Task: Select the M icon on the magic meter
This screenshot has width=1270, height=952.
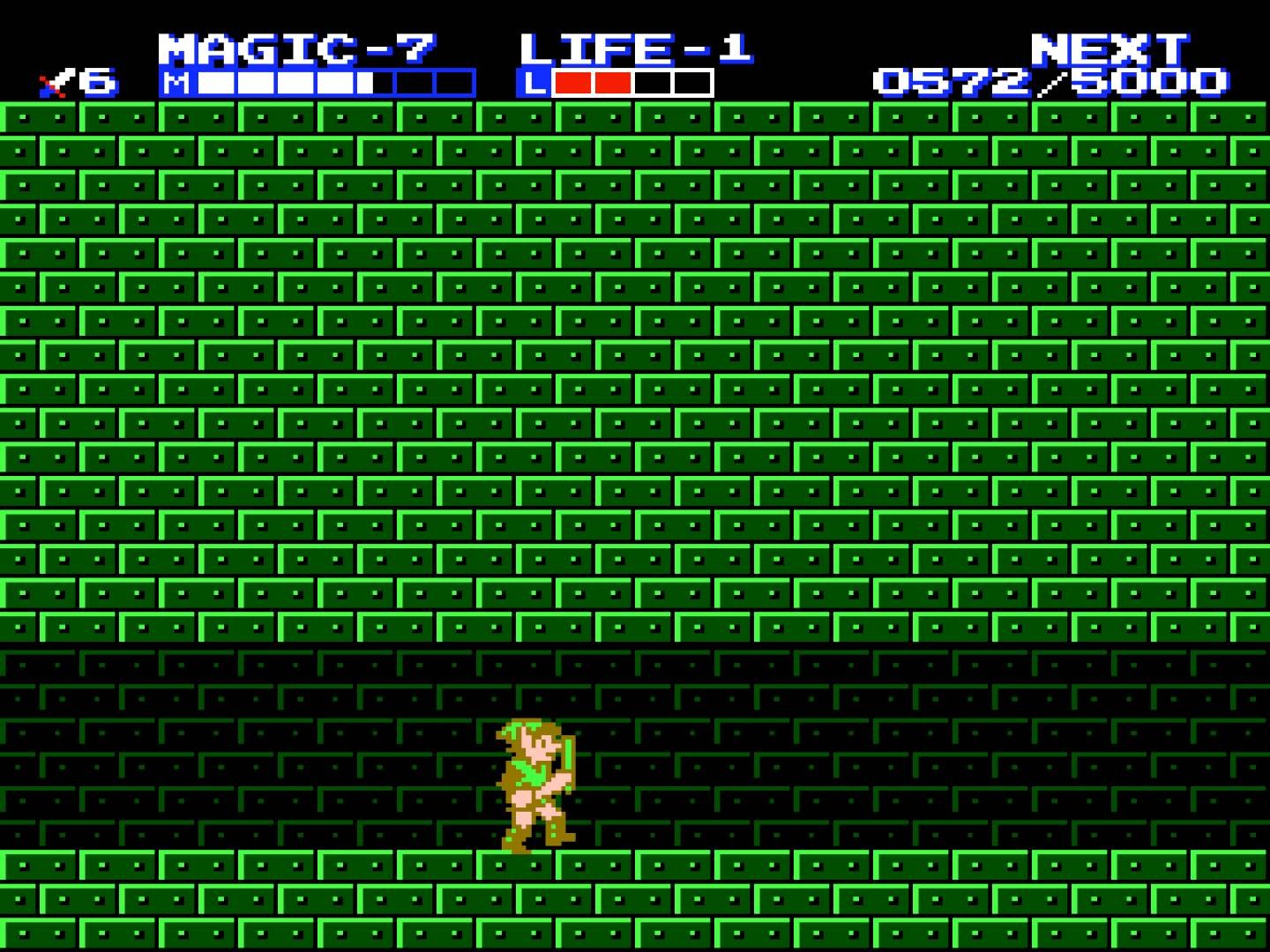Action: (176, 84)
